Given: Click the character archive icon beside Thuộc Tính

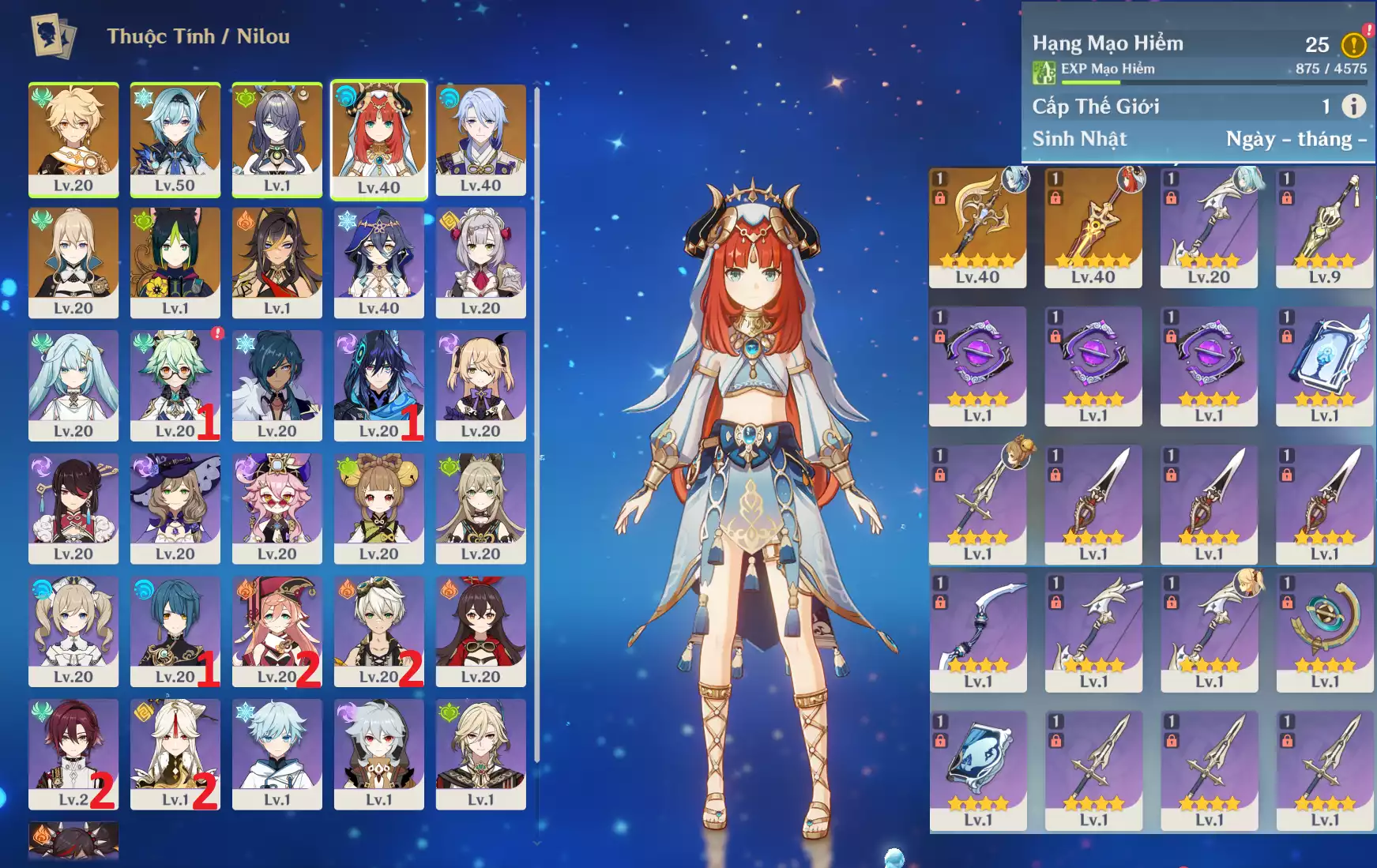Looking at the screenshot, I should (x=54, y=36).
